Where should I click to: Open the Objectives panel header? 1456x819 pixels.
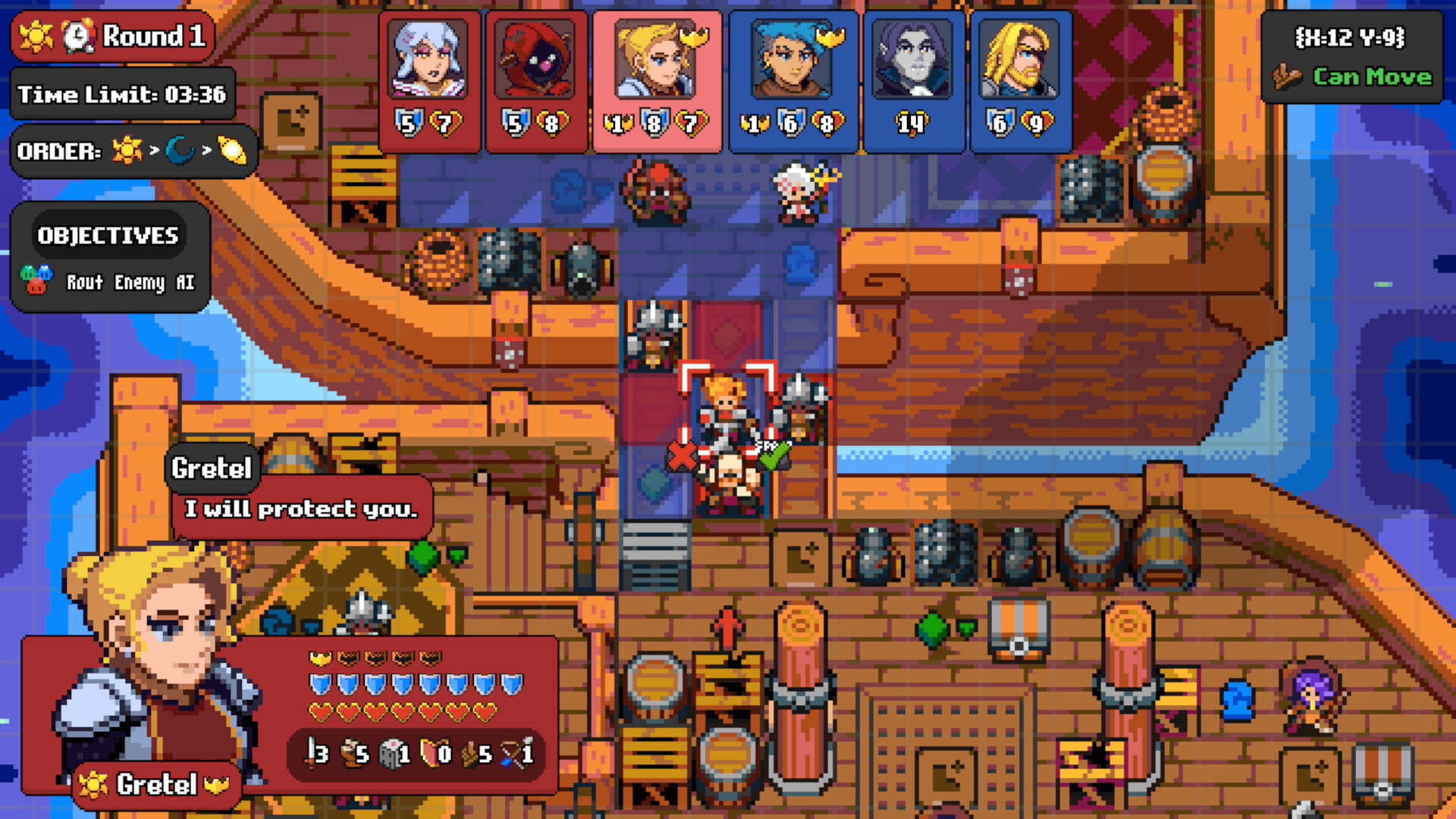point(108,235)
